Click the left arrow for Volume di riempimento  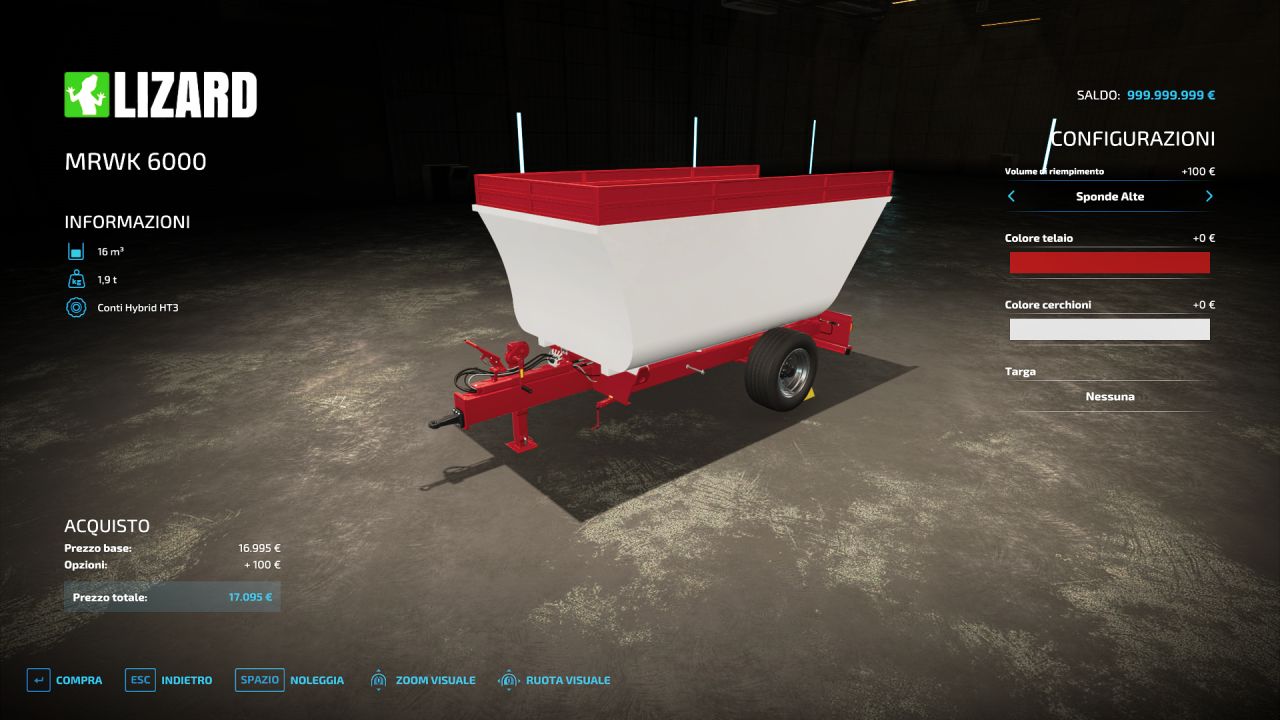pos(1011,197)
